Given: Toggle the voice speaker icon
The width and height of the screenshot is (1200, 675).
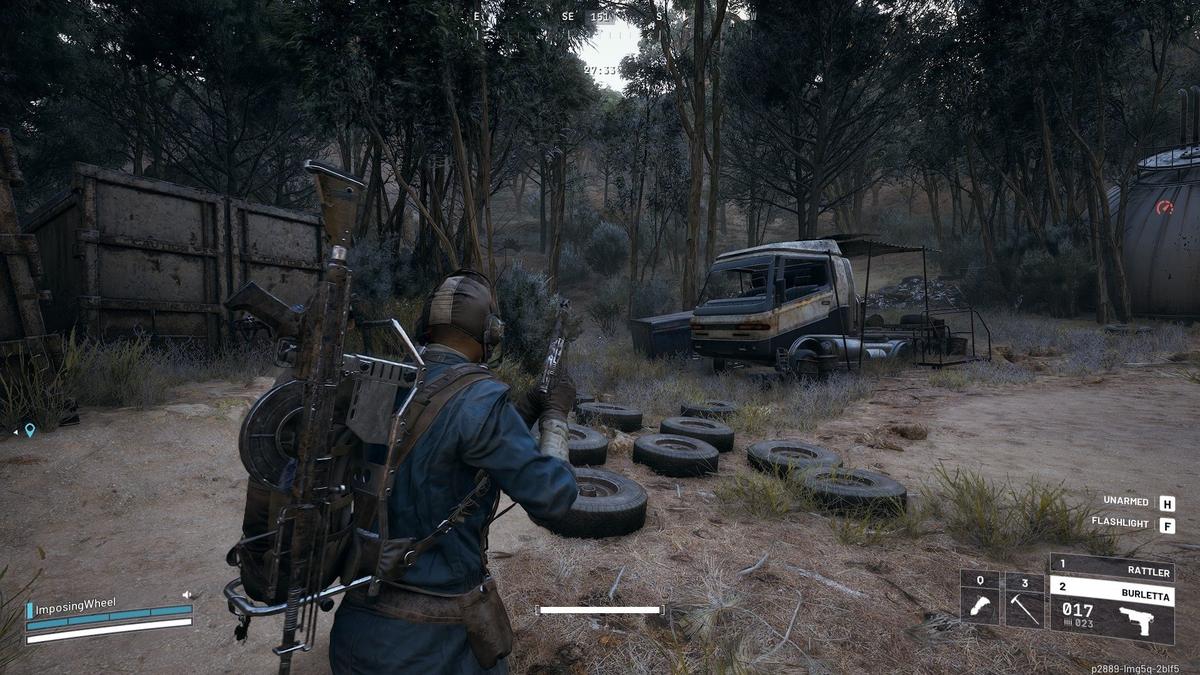Looking at the screenshot, I should (186, 595).
